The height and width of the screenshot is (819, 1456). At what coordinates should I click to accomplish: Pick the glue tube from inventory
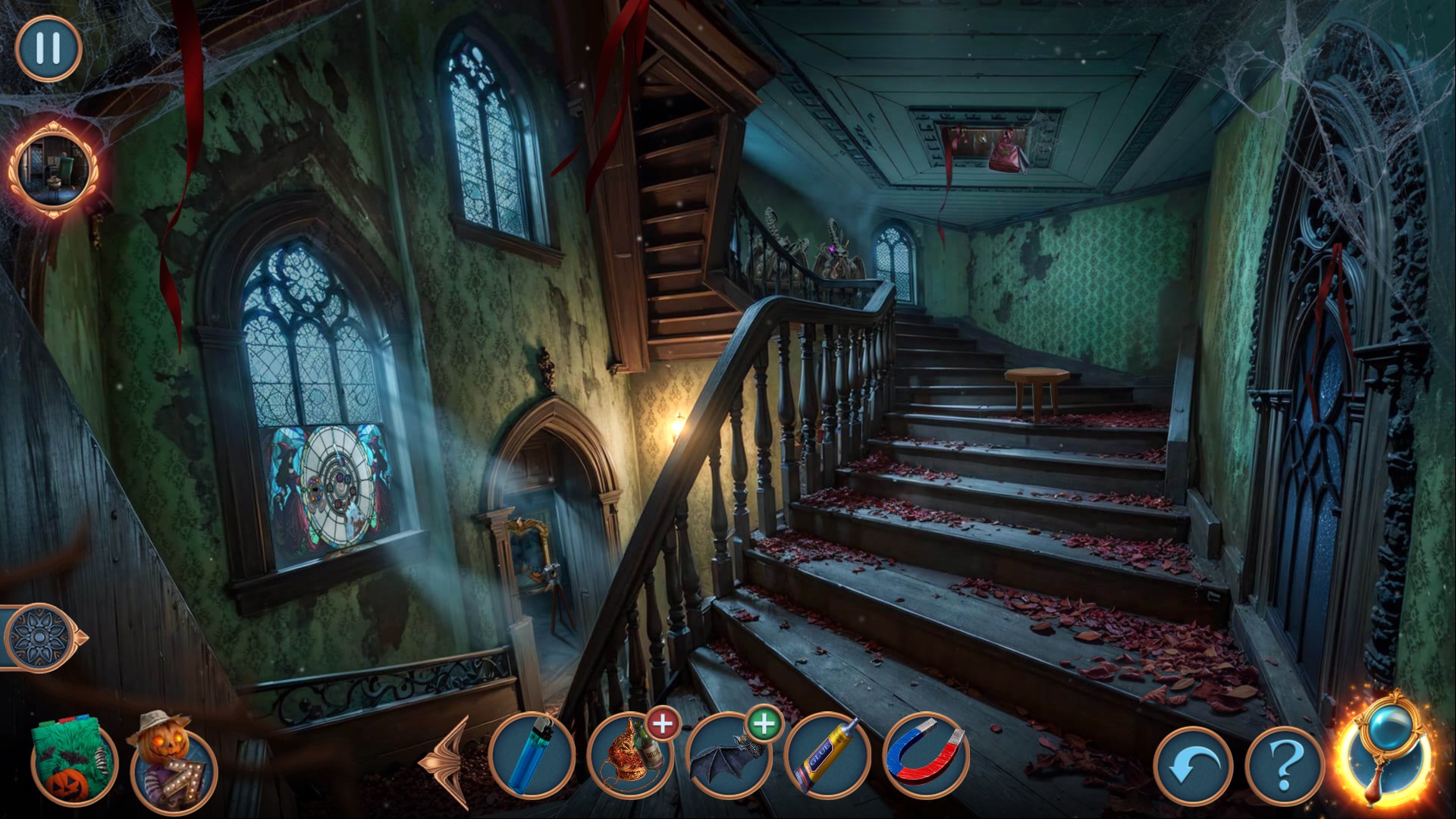coord(828,756)
